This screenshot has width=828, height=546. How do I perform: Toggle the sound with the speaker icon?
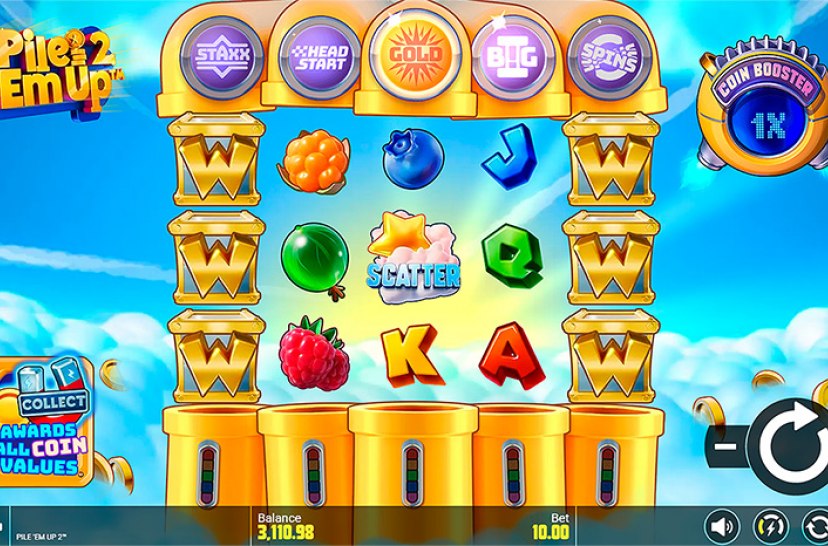click(x=721, y=524)
